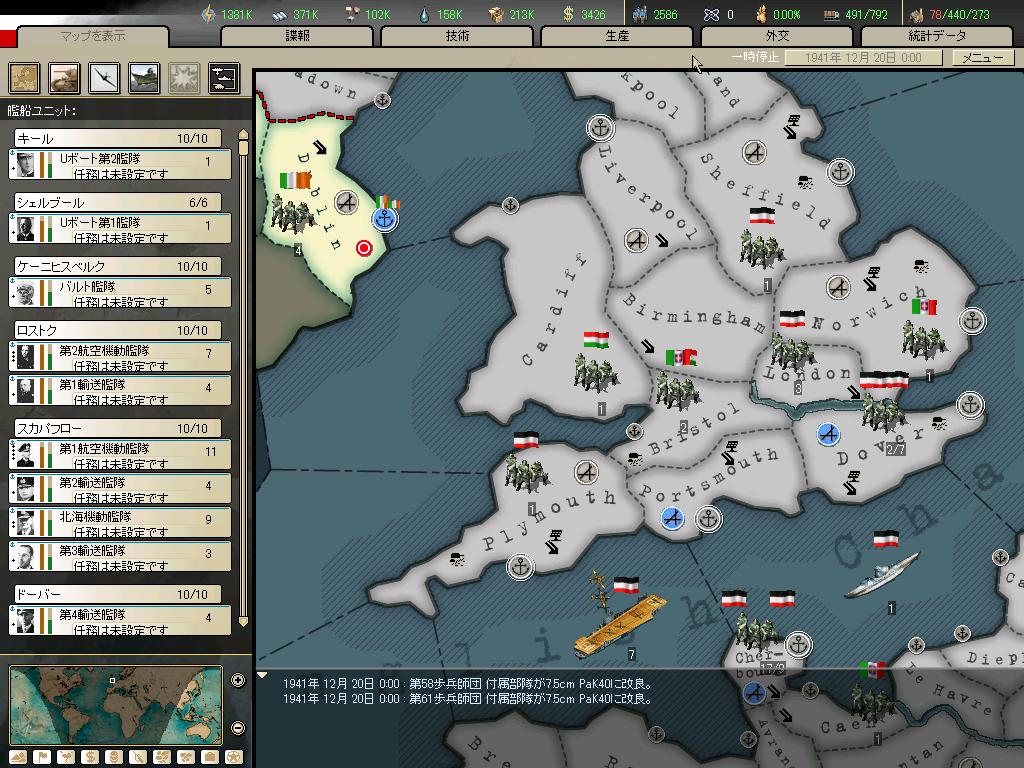Zoom in with the minimap plus button
The image size is (1024, 768).
tap(238, 681)
